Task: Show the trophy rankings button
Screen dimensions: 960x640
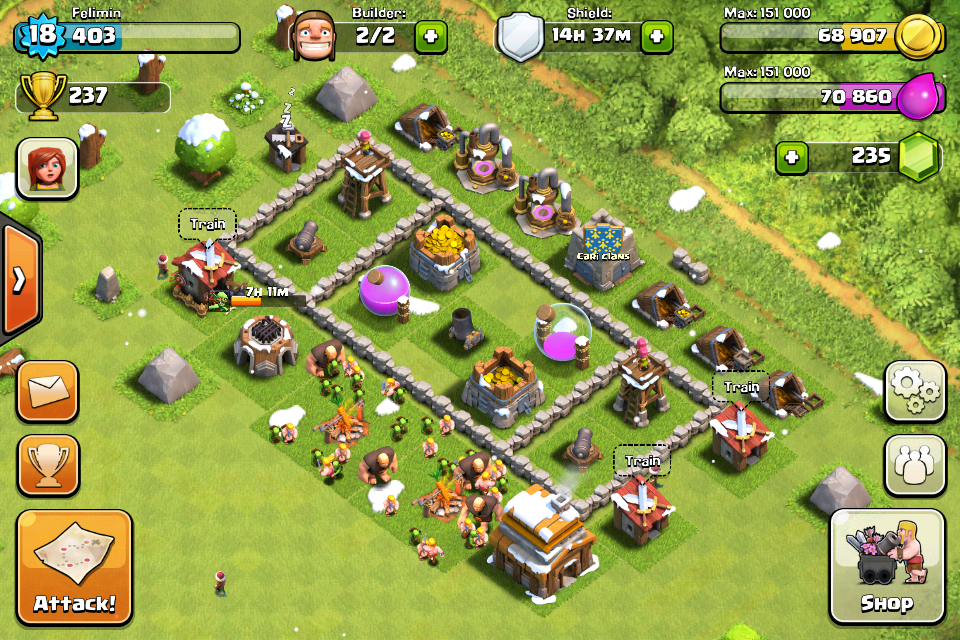Action: [x=47, y=465]
